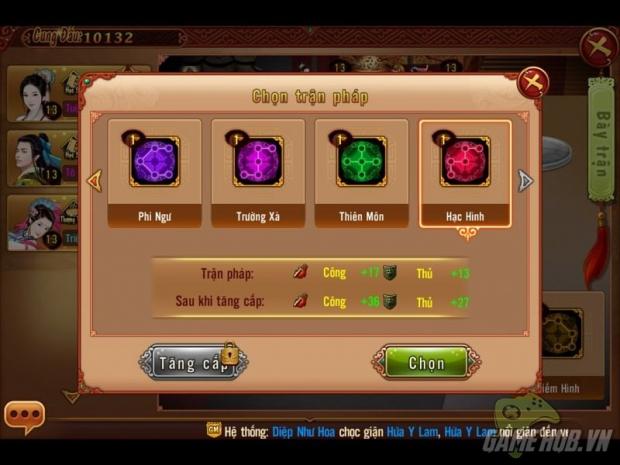Show previous formations with left arrow

95,181
